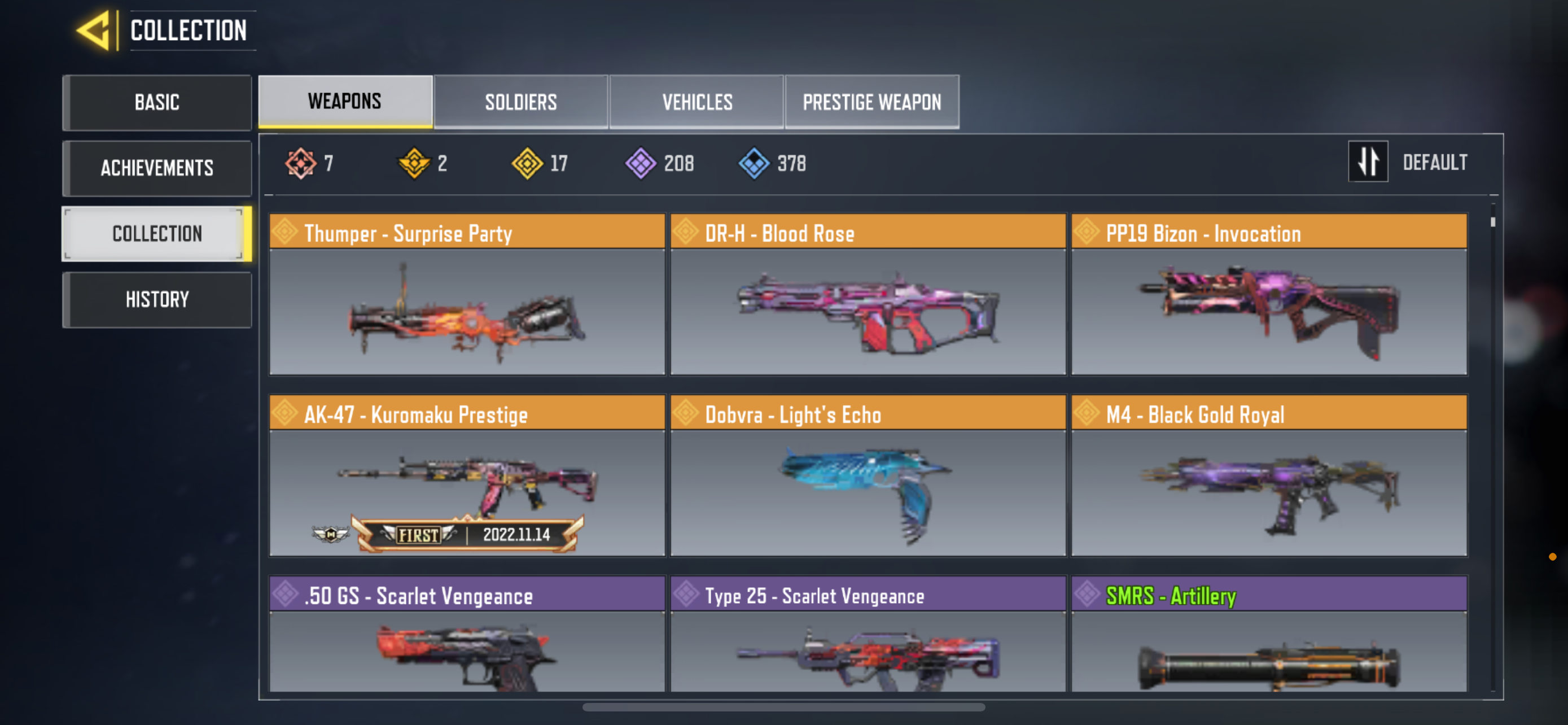Open the ACHIEVEMENTS section

coord(157,168)
